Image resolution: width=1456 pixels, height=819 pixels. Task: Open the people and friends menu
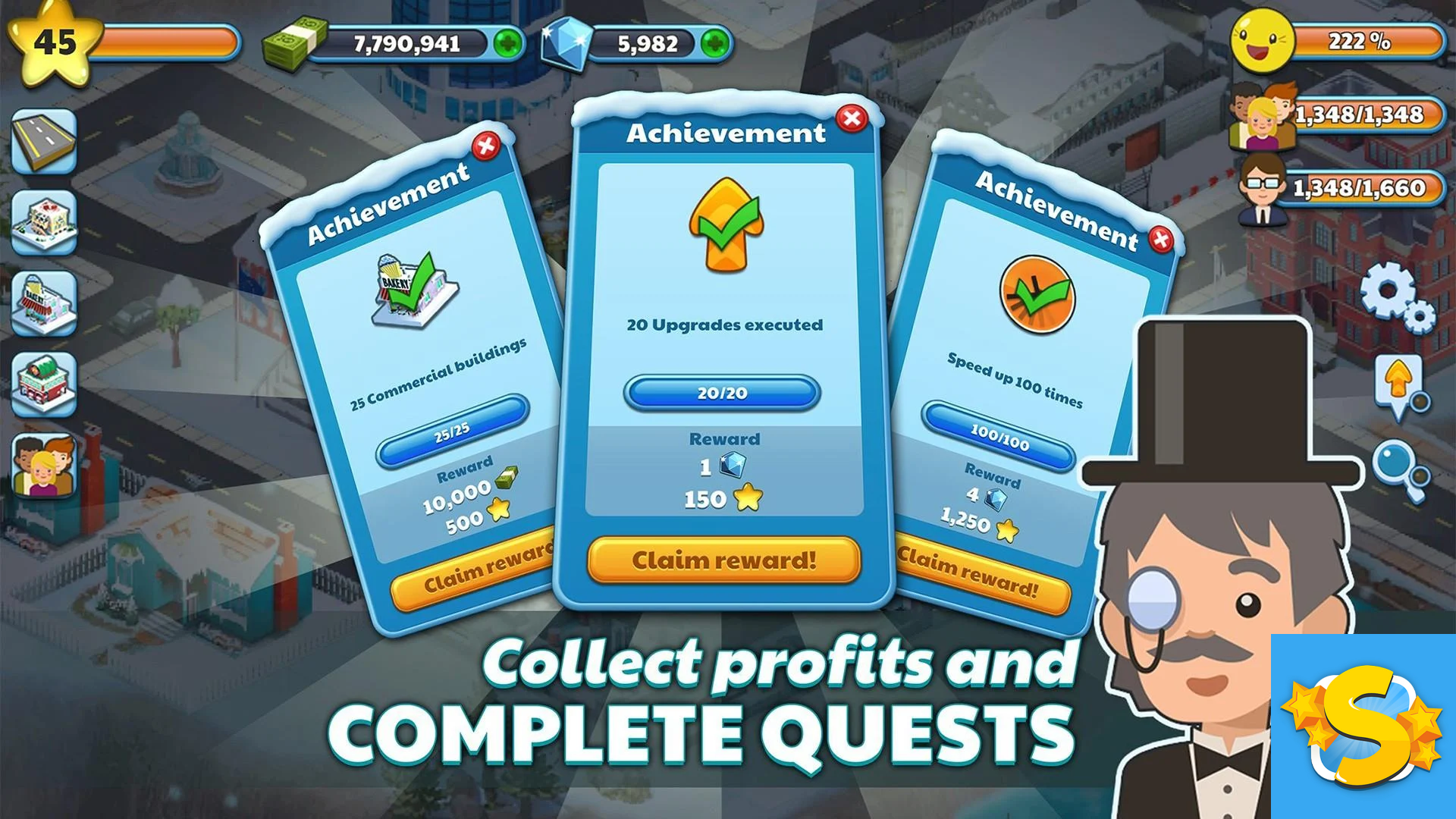[x=44, y=466]
